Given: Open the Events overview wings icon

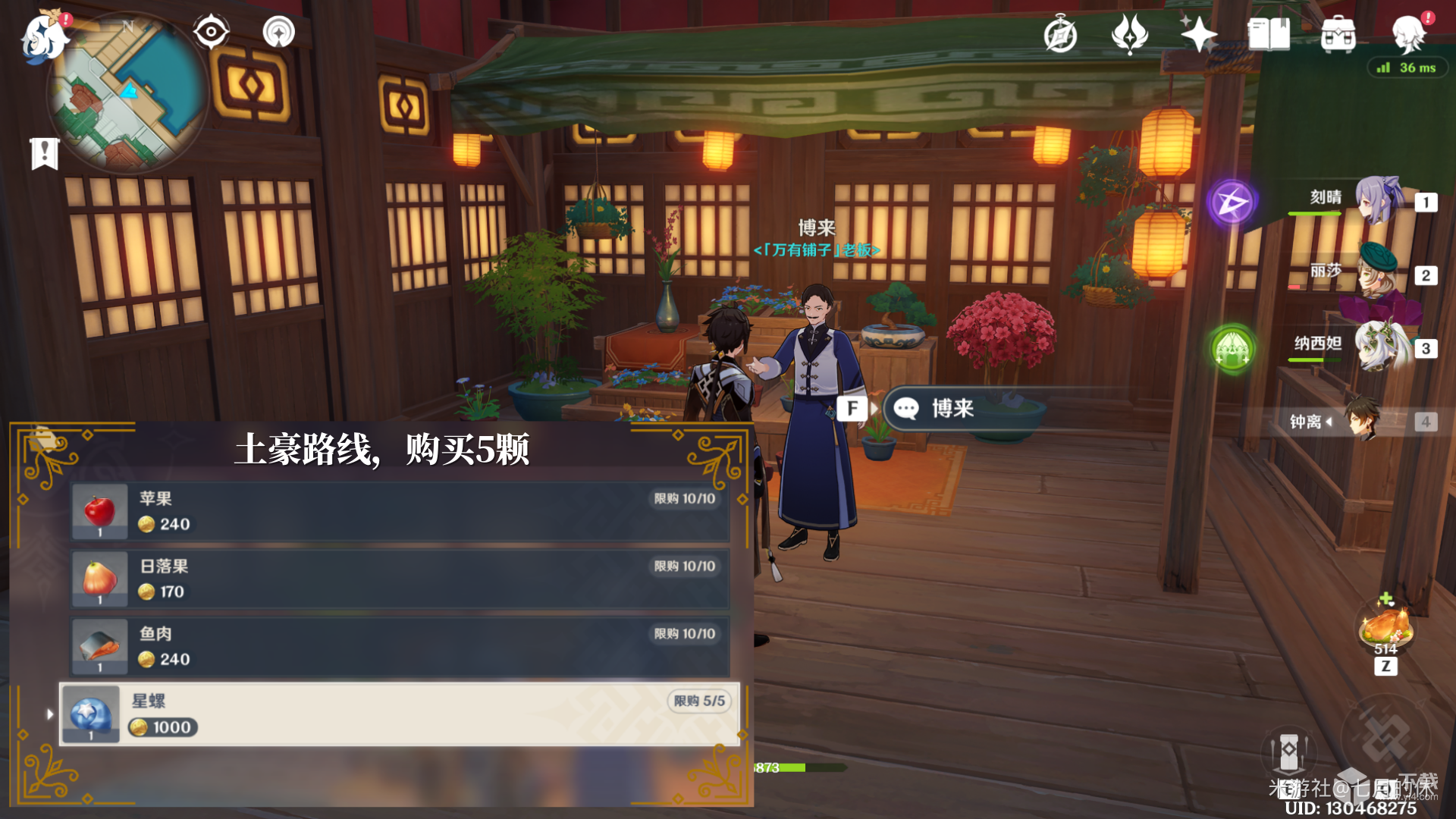Looking at the screenshot, I should tap(1131, 34).
